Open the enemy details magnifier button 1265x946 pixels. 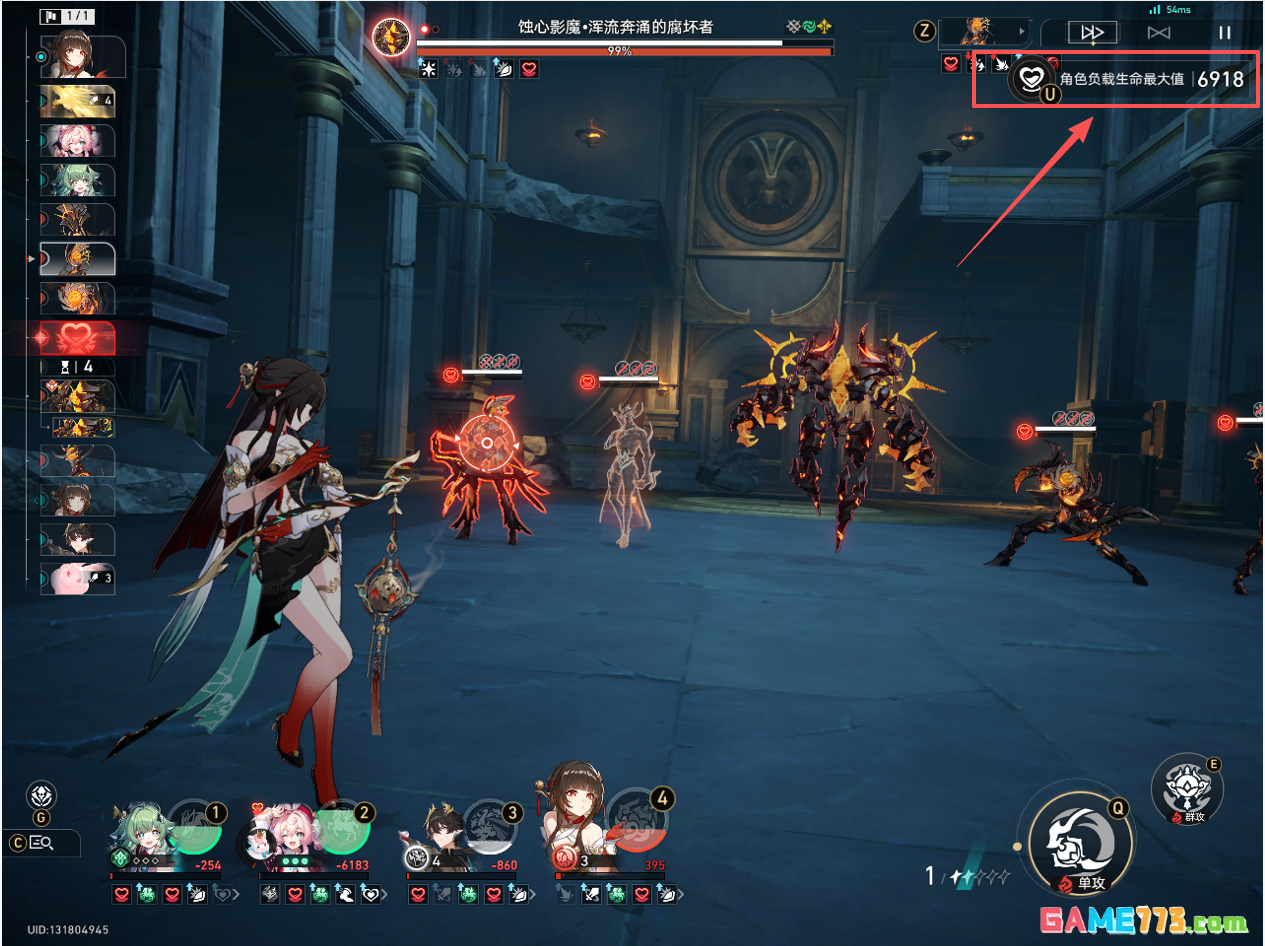[41, 843]
